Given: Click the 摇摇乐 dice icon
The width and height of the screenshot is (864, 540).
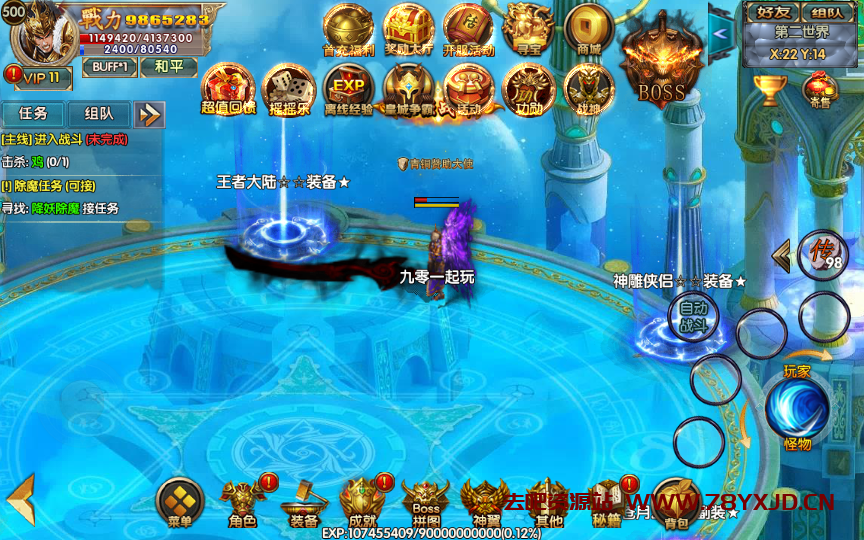Looking at the screenshot, I should [288, 88].
